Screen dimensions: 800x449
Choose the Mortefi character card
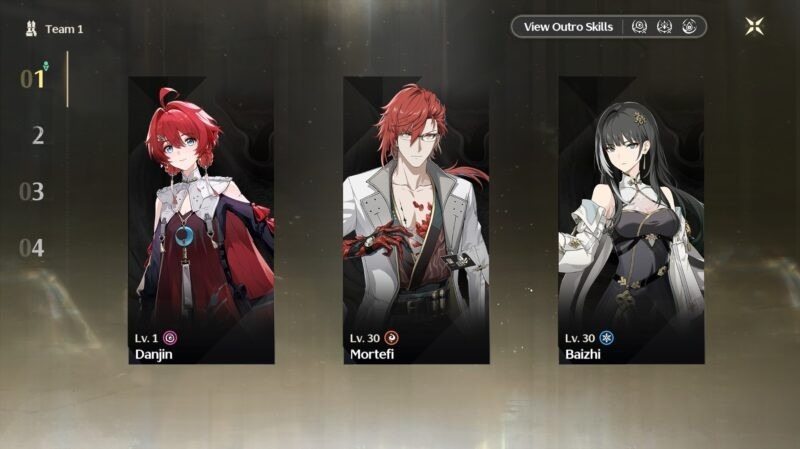[x=416, y=220]
